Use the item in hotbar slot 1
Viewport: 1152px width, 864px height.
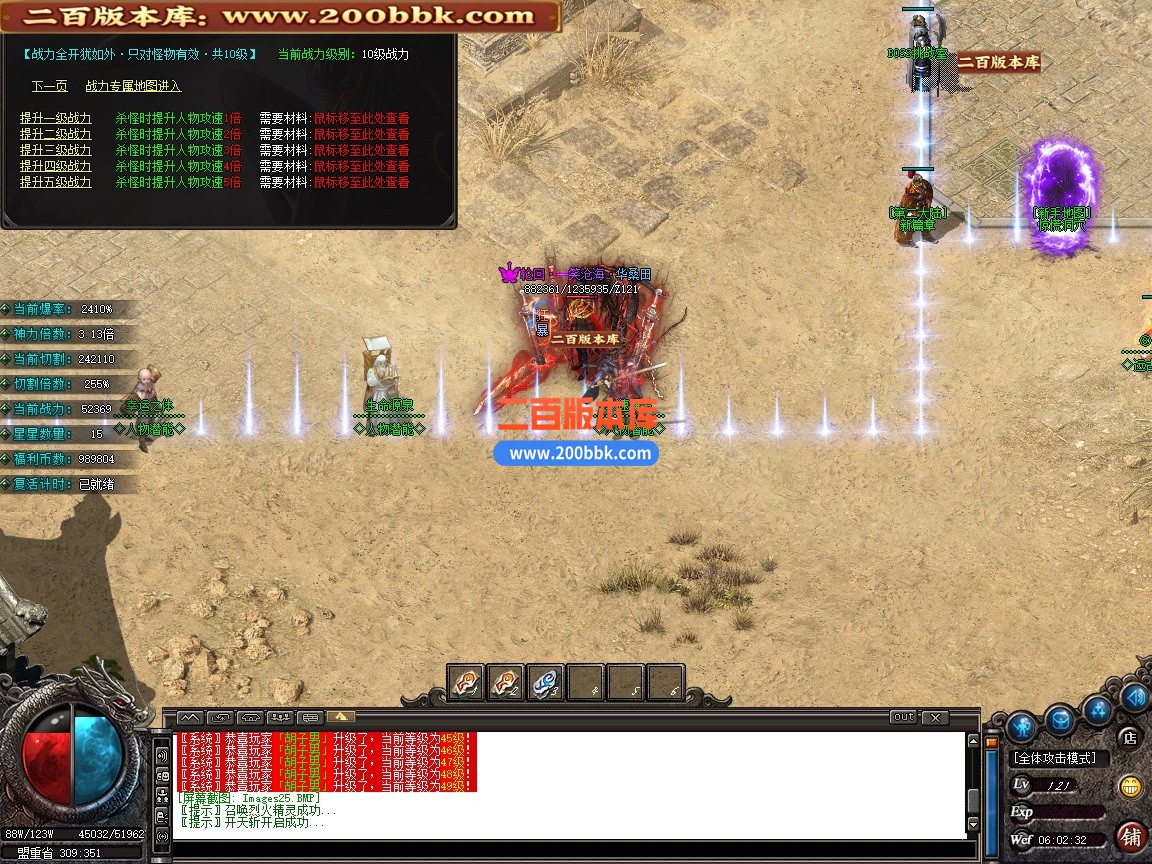pos(465,682)
